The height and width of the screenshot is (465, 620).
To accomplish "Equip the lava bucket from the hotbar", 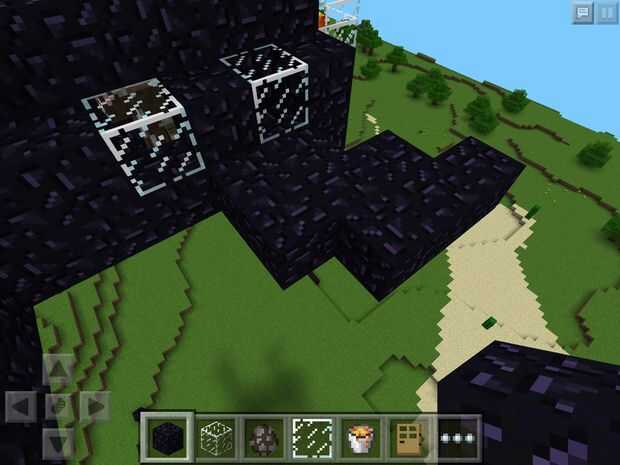I will [x=360, y=438].
